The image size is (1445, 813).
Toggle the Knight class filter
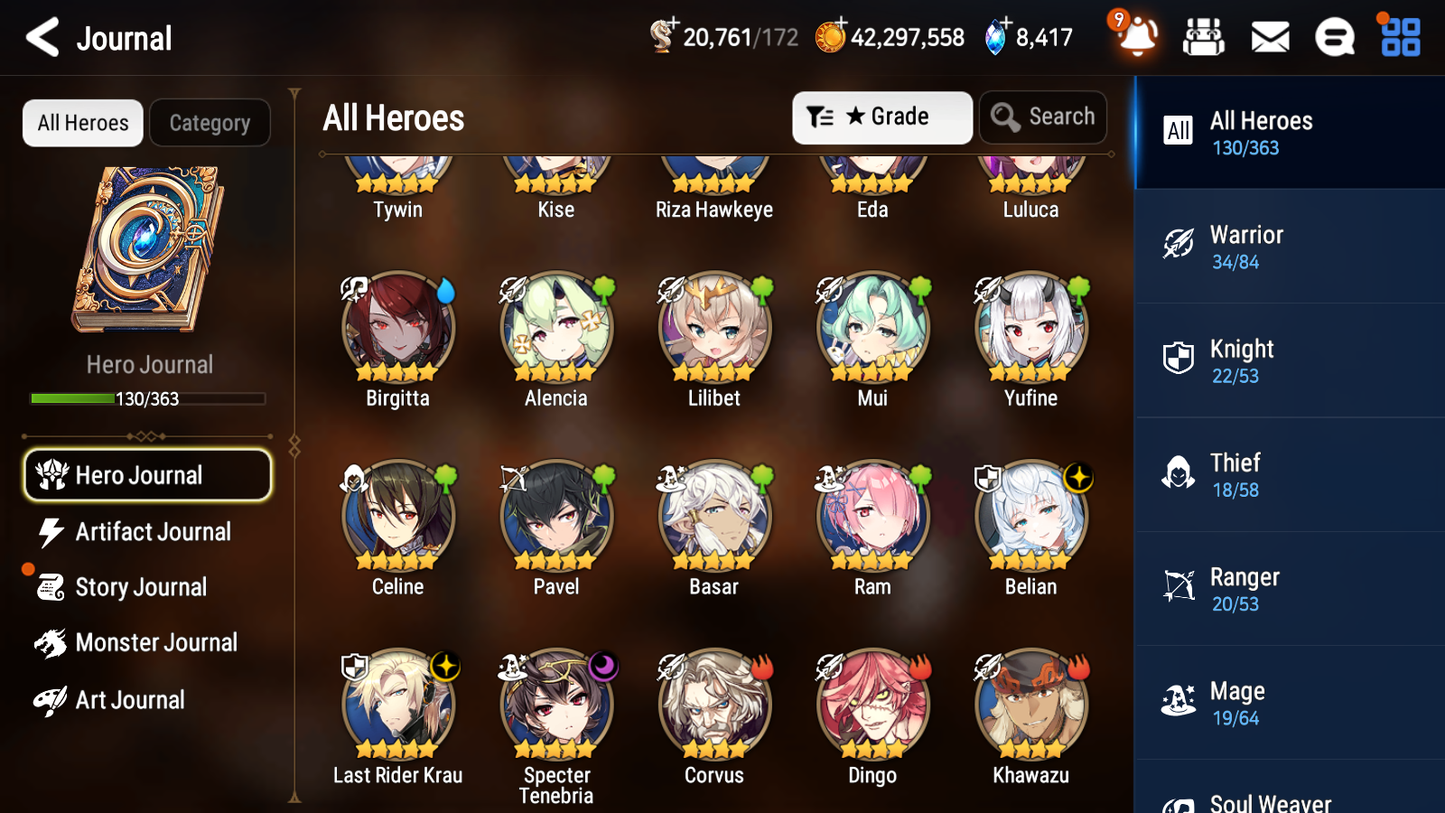pyautogui.click(x=1289, y=360)
